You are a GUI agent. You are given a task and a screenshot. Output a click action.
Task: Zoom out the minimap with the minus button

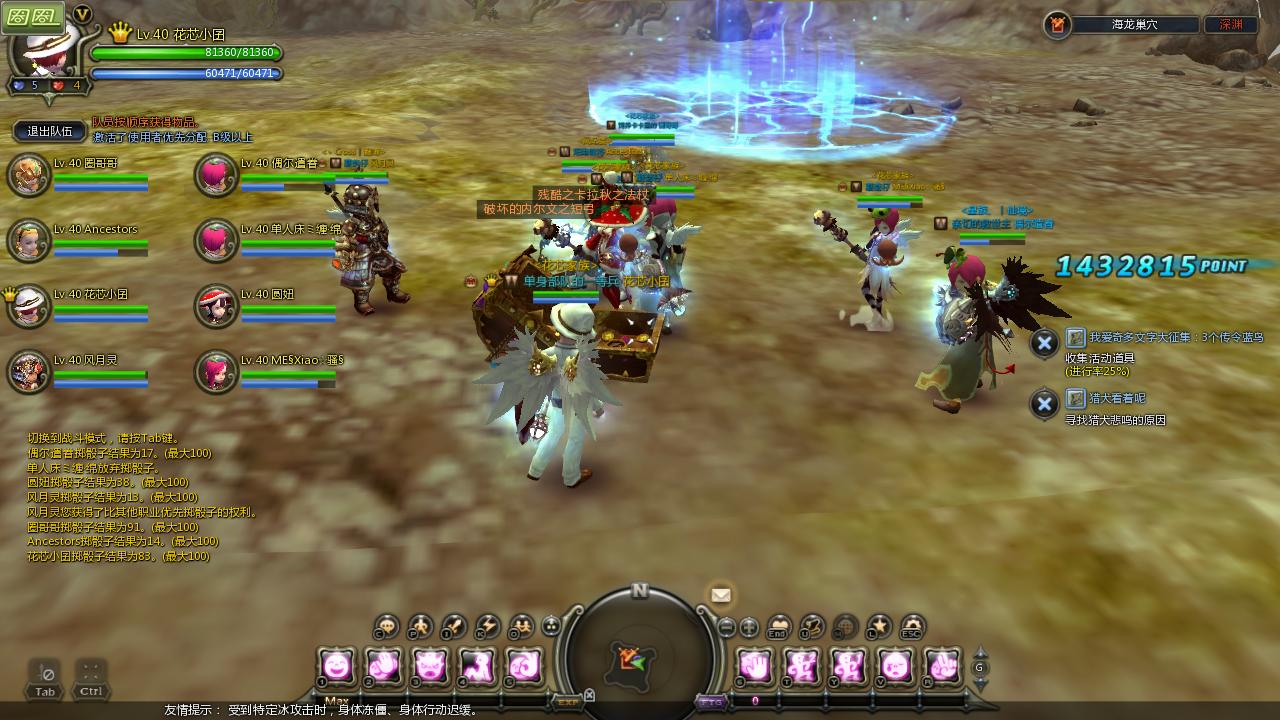click(727, 628)
